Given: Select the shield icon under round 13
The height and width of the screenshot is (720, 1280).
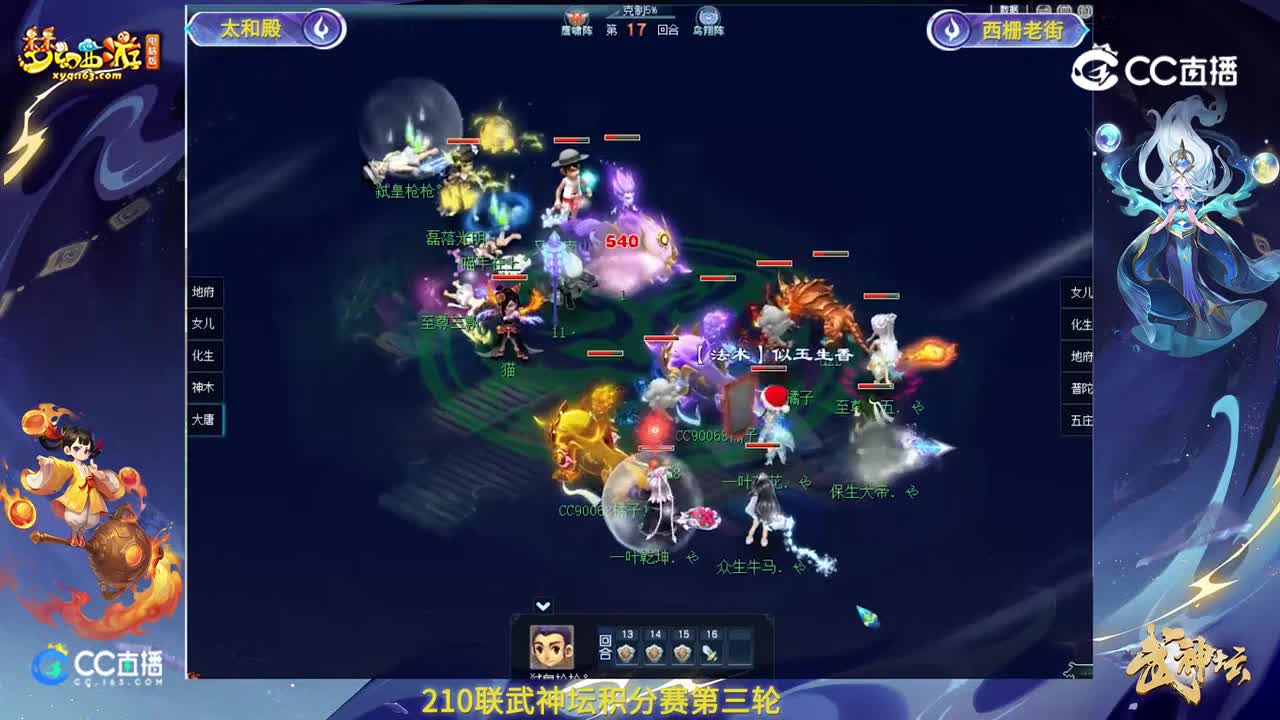Looking at the screenshot, I should (625, 653).
